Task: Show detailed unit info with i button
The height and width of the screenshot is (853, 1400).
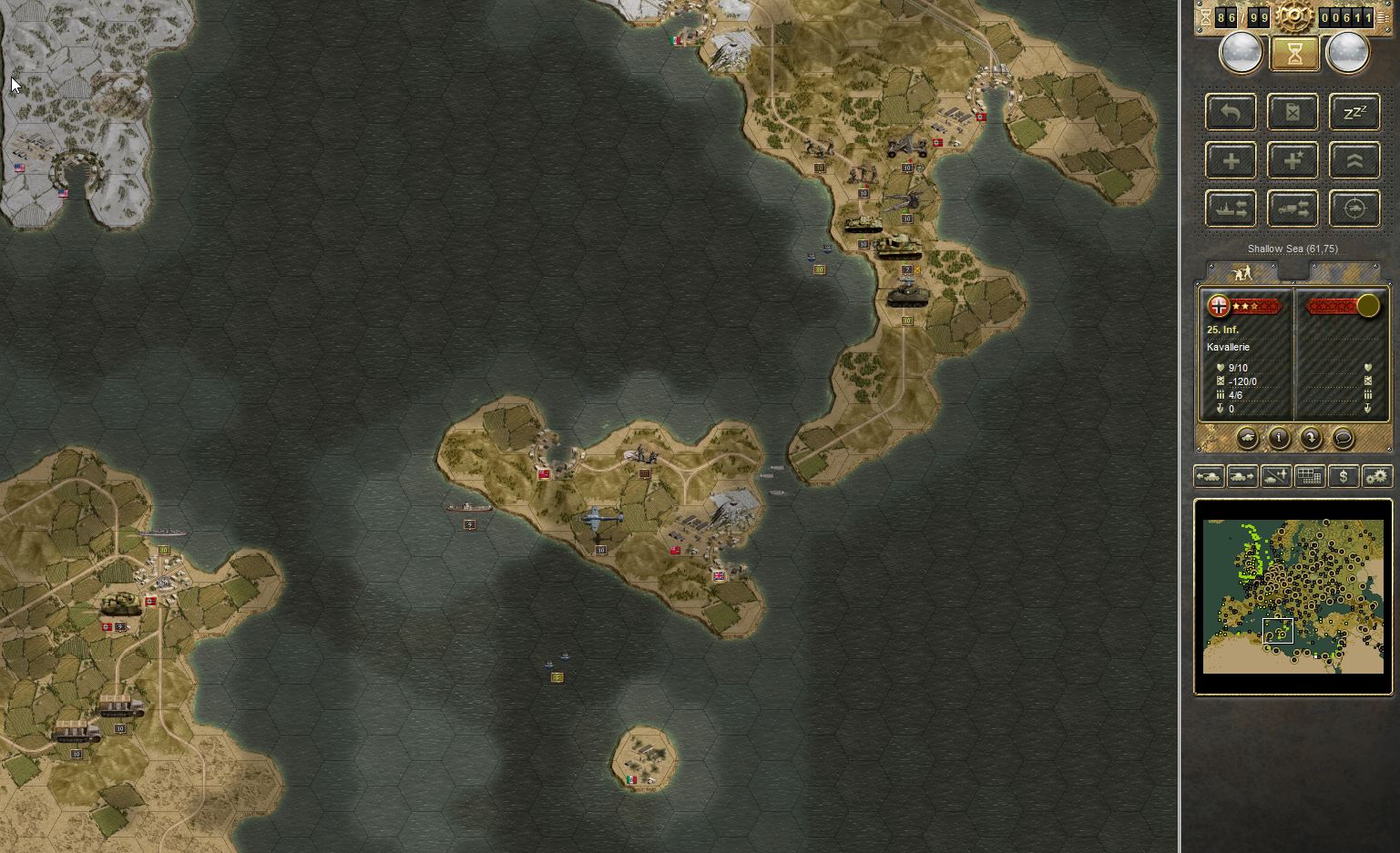Action: pos(1278,438)
